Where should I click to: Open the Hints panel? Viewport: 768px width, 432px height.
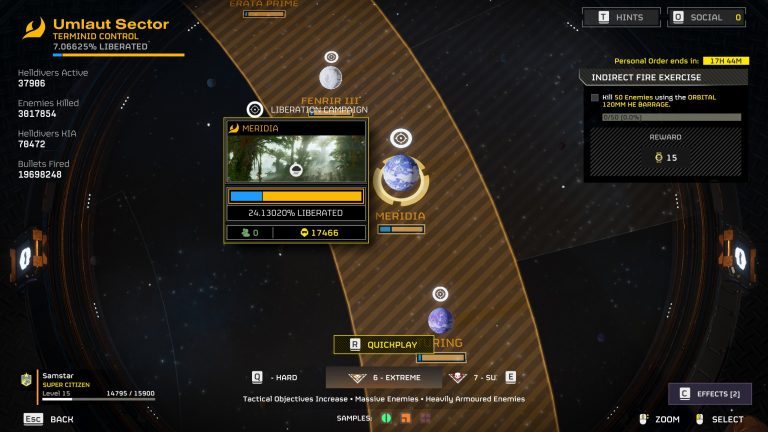pos(622,17)
